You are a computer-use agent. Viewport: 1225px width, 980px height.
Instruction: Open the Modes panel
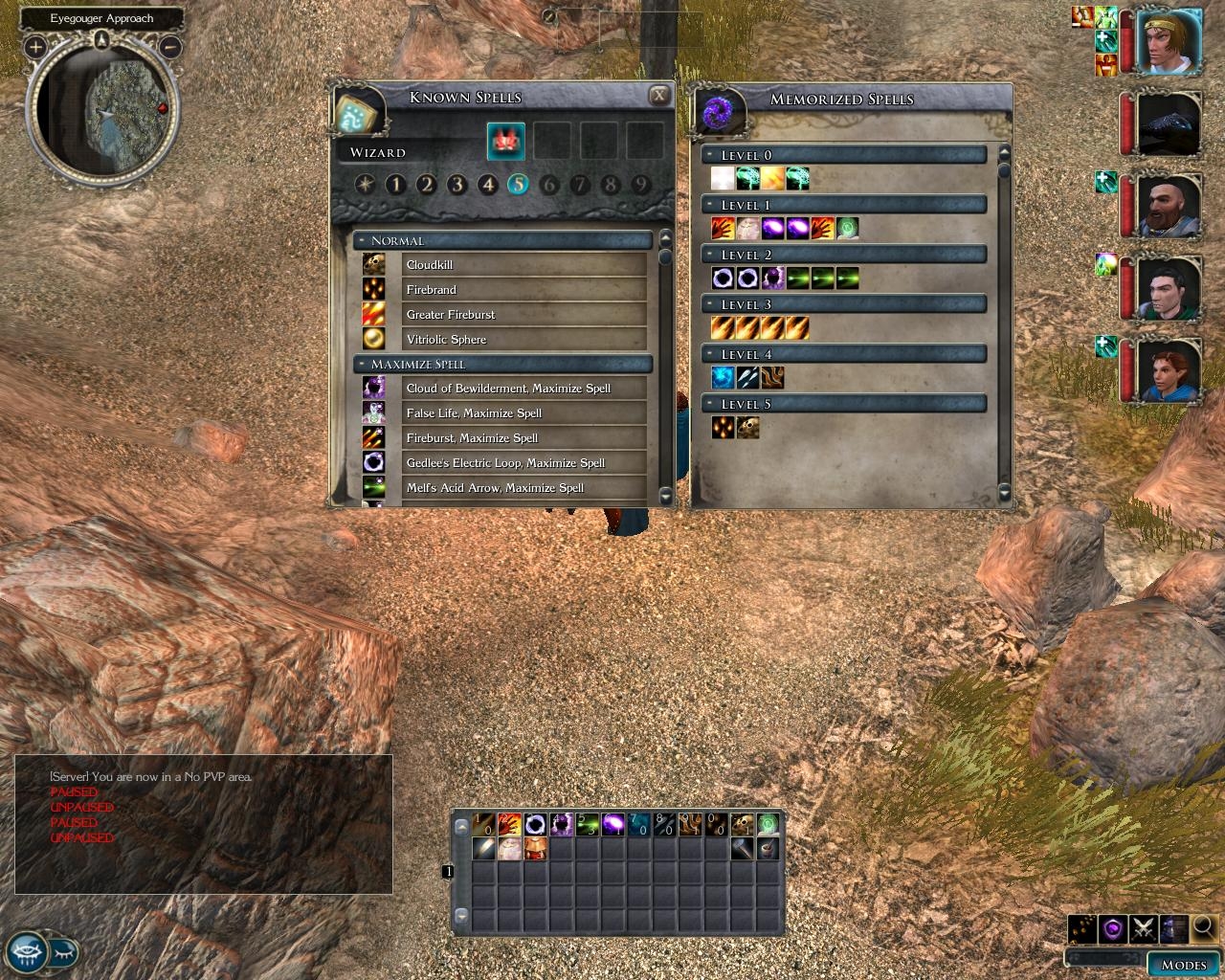(x=1183, y=964)
